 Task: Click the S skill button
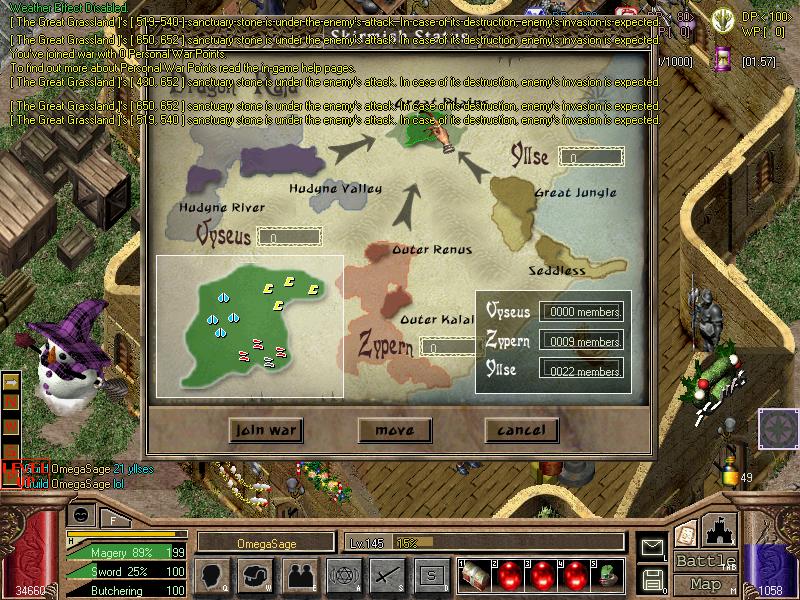point(431,574)
